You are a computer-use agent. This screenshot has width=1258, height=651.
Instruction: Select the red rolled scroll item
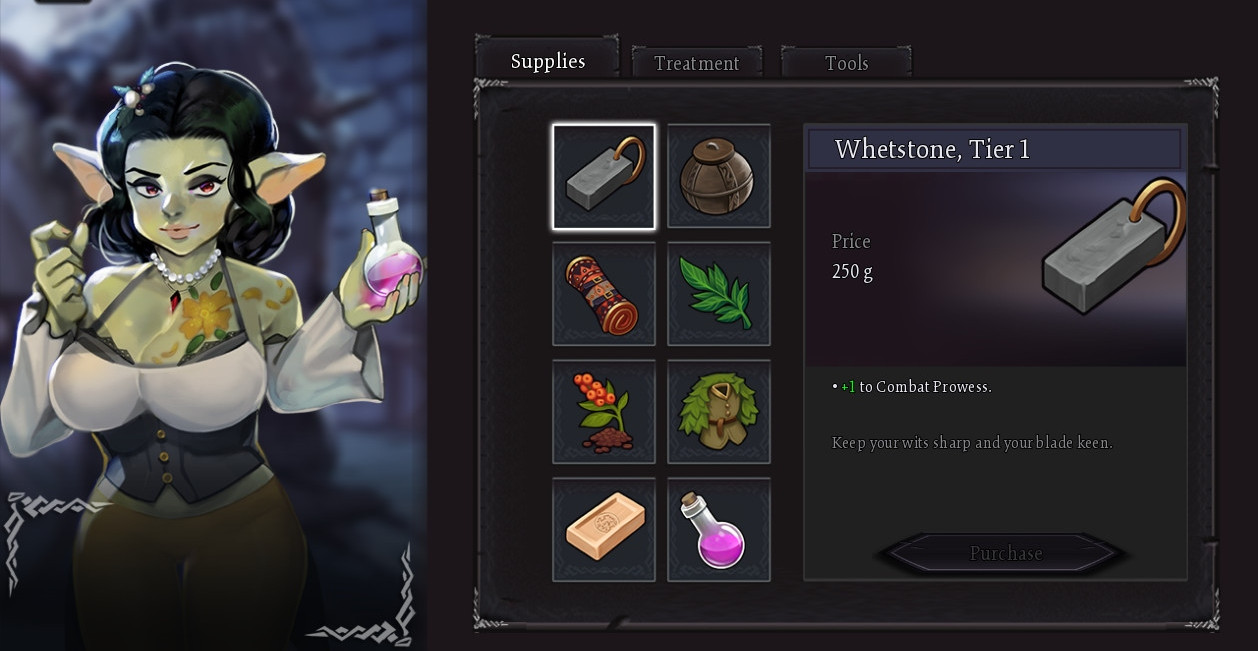pos(604,294)
